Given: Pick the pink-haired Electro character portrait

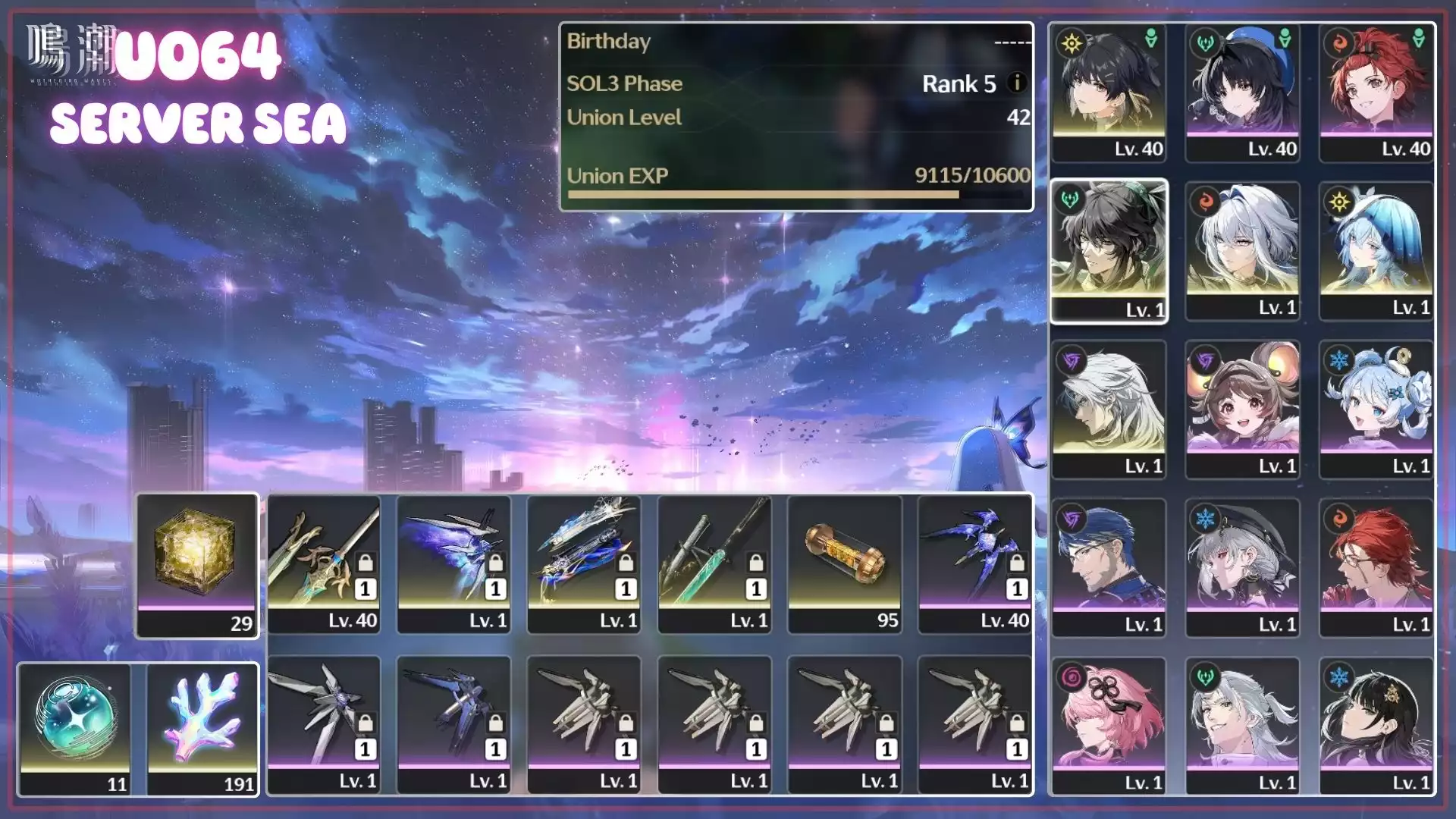Looking at the screenshot, I should point(1109,726).
